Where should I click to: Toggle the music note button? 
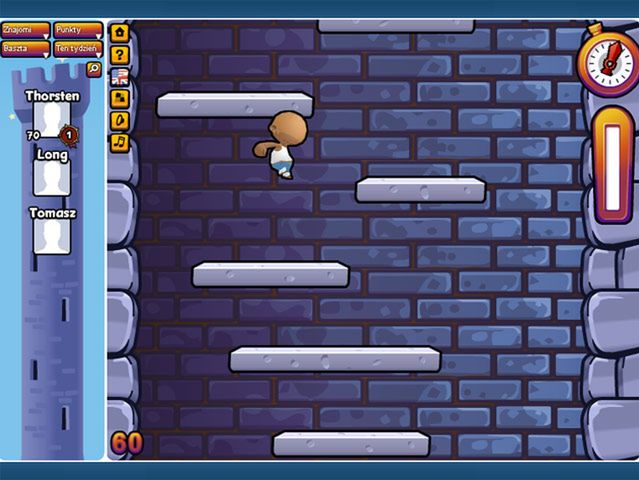click(x=120, y=142)
